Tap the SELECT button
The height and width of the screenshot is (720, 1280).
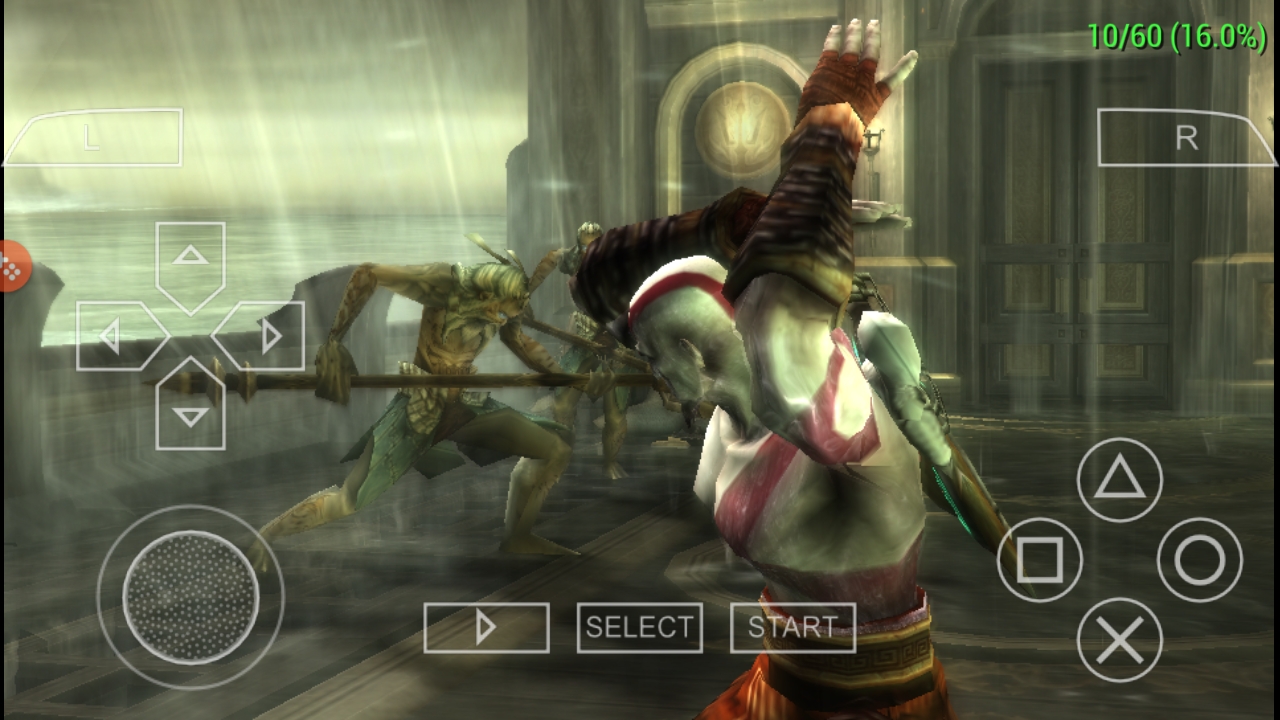639,627
